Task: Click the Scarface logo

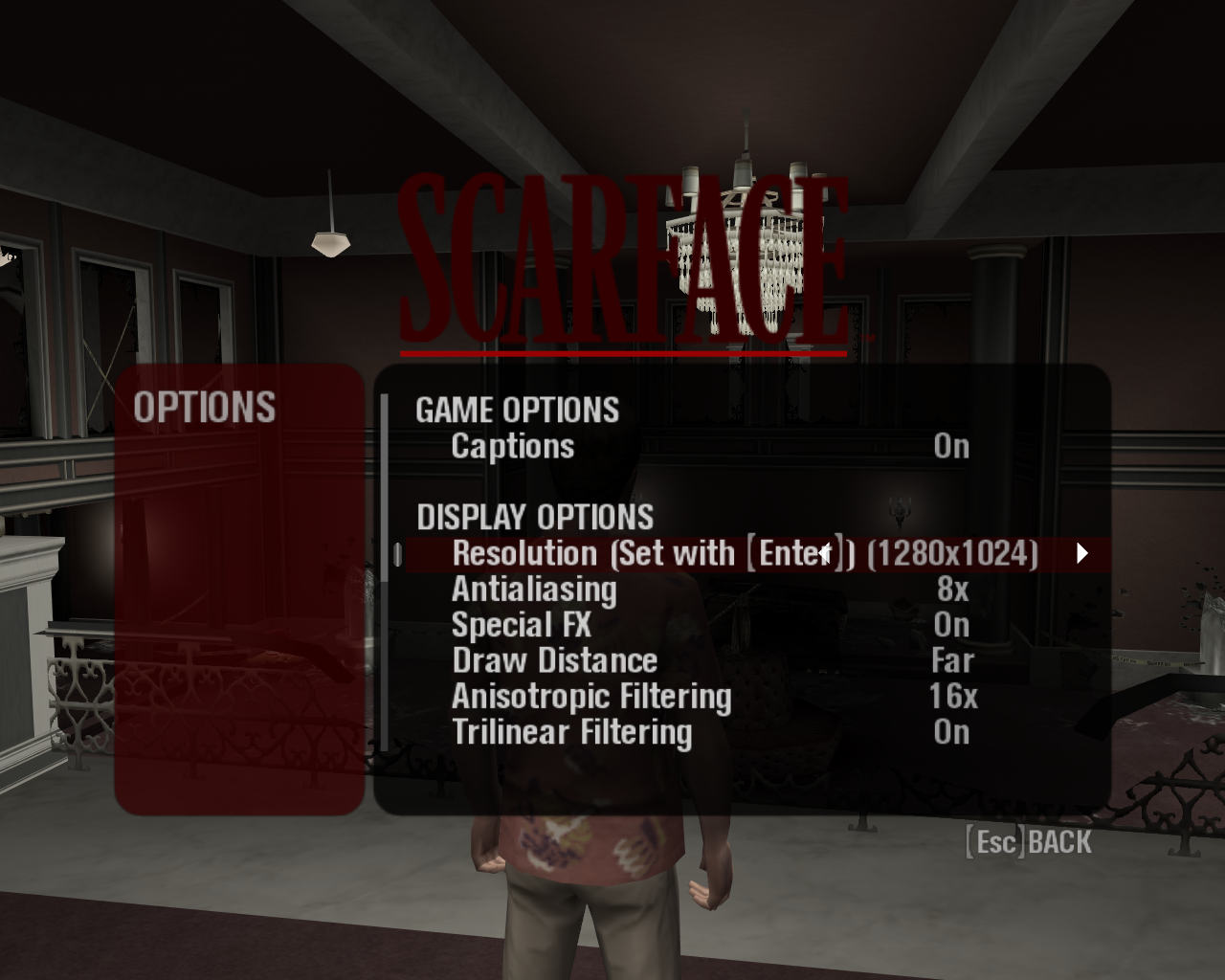Action: point(622,258)
